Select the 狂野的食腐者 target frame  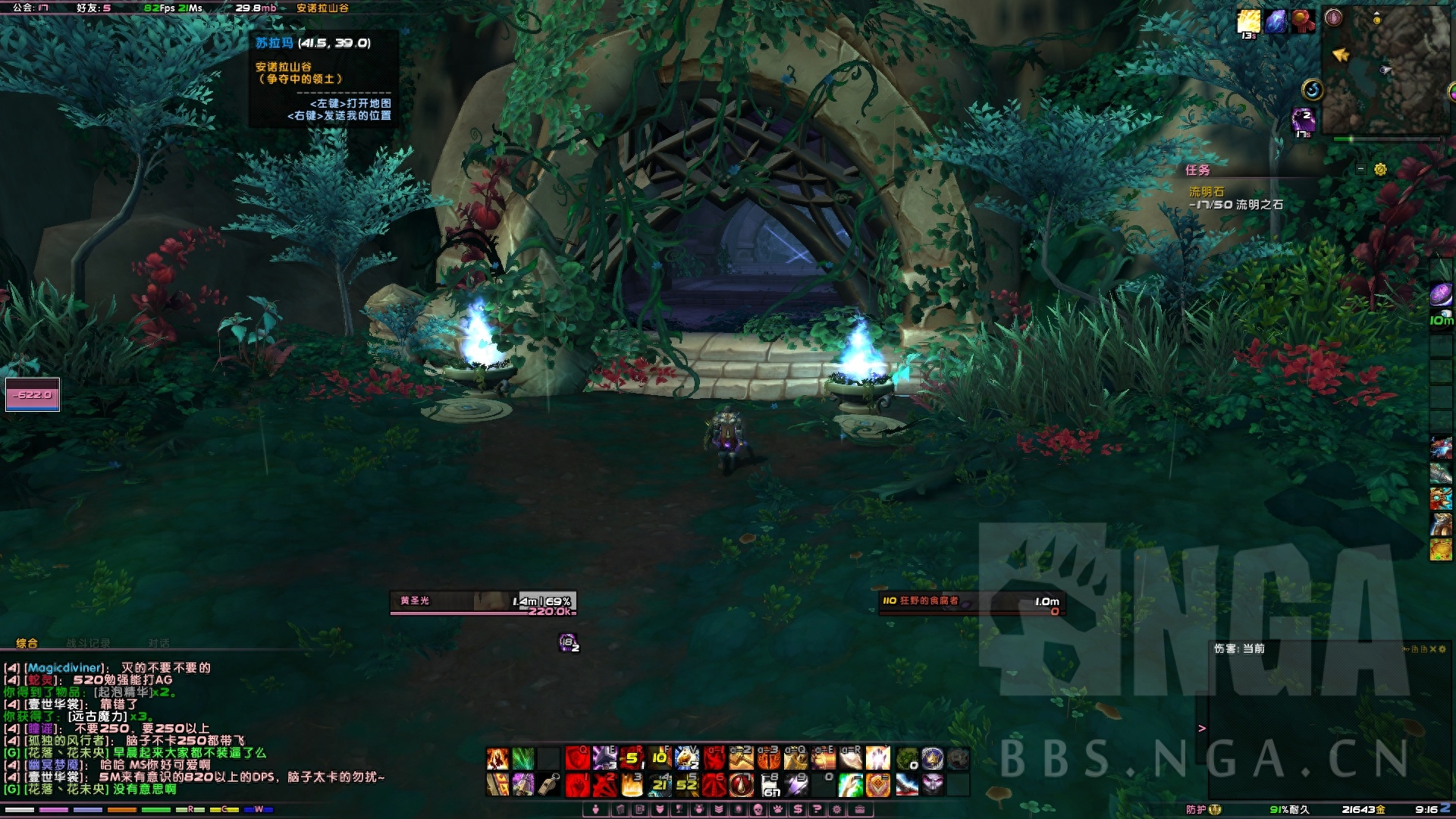click(x=971, y=602)
